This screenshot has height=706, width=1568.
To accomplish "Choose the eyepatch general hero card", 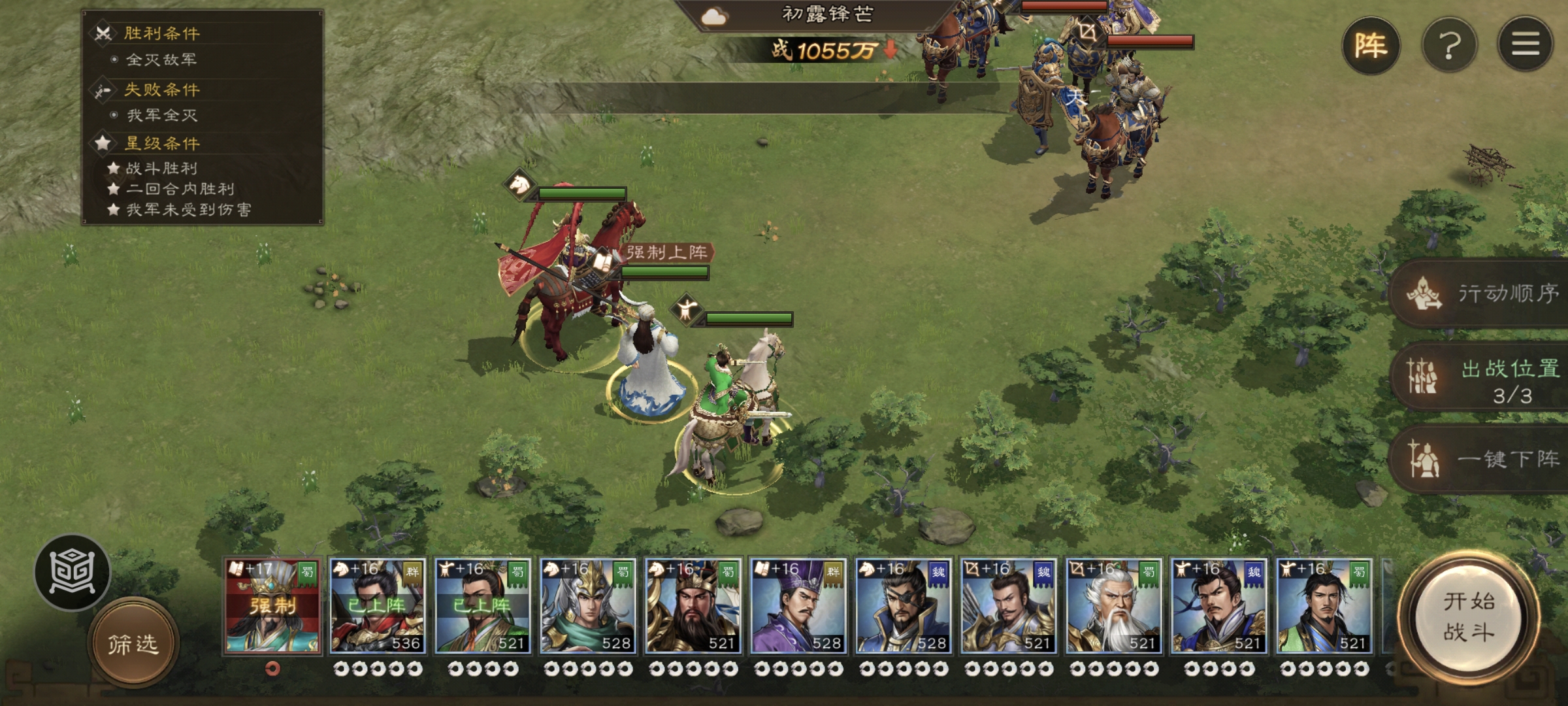I will tap(903, 606).
